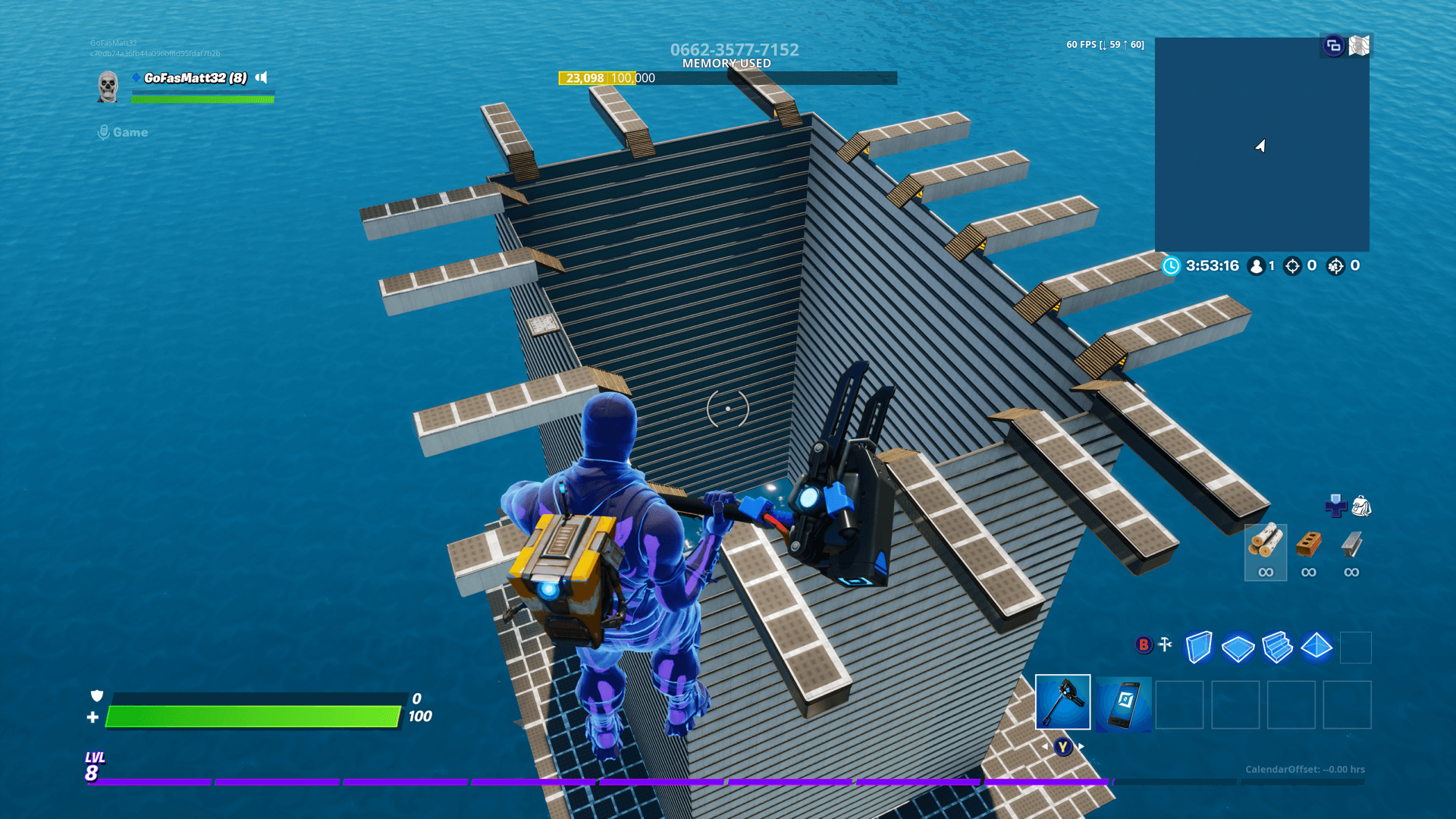Select wood as building material

[1265, 552]
